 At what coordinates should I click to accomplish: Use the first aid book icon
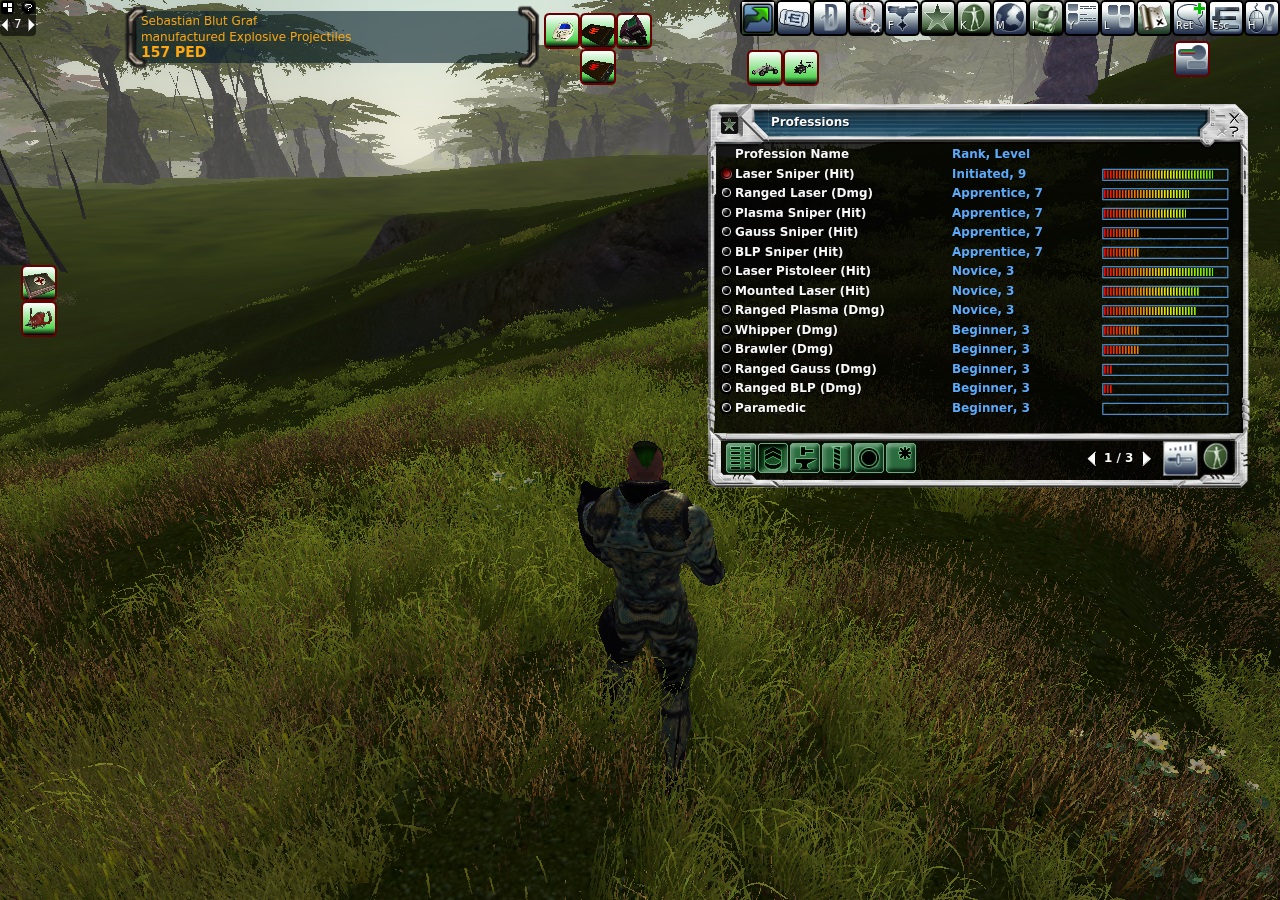click(x=39, y=283)
